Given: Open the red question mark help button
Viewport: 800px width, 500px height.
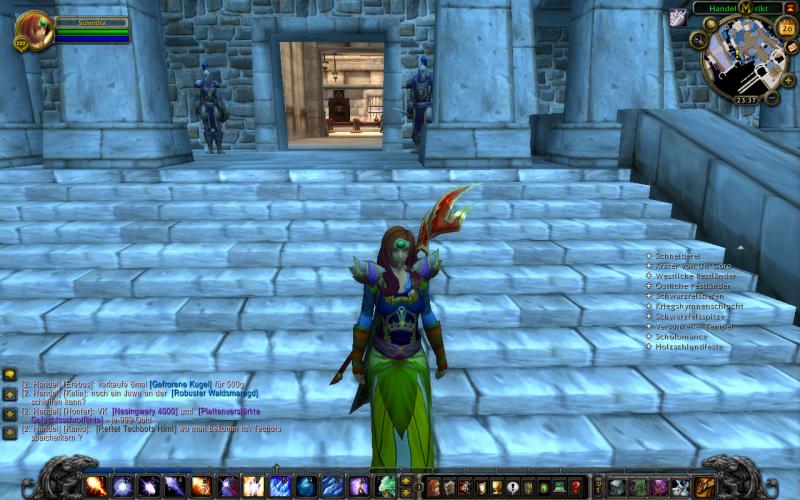Looking at the screenshot, I should click(575, 487).
